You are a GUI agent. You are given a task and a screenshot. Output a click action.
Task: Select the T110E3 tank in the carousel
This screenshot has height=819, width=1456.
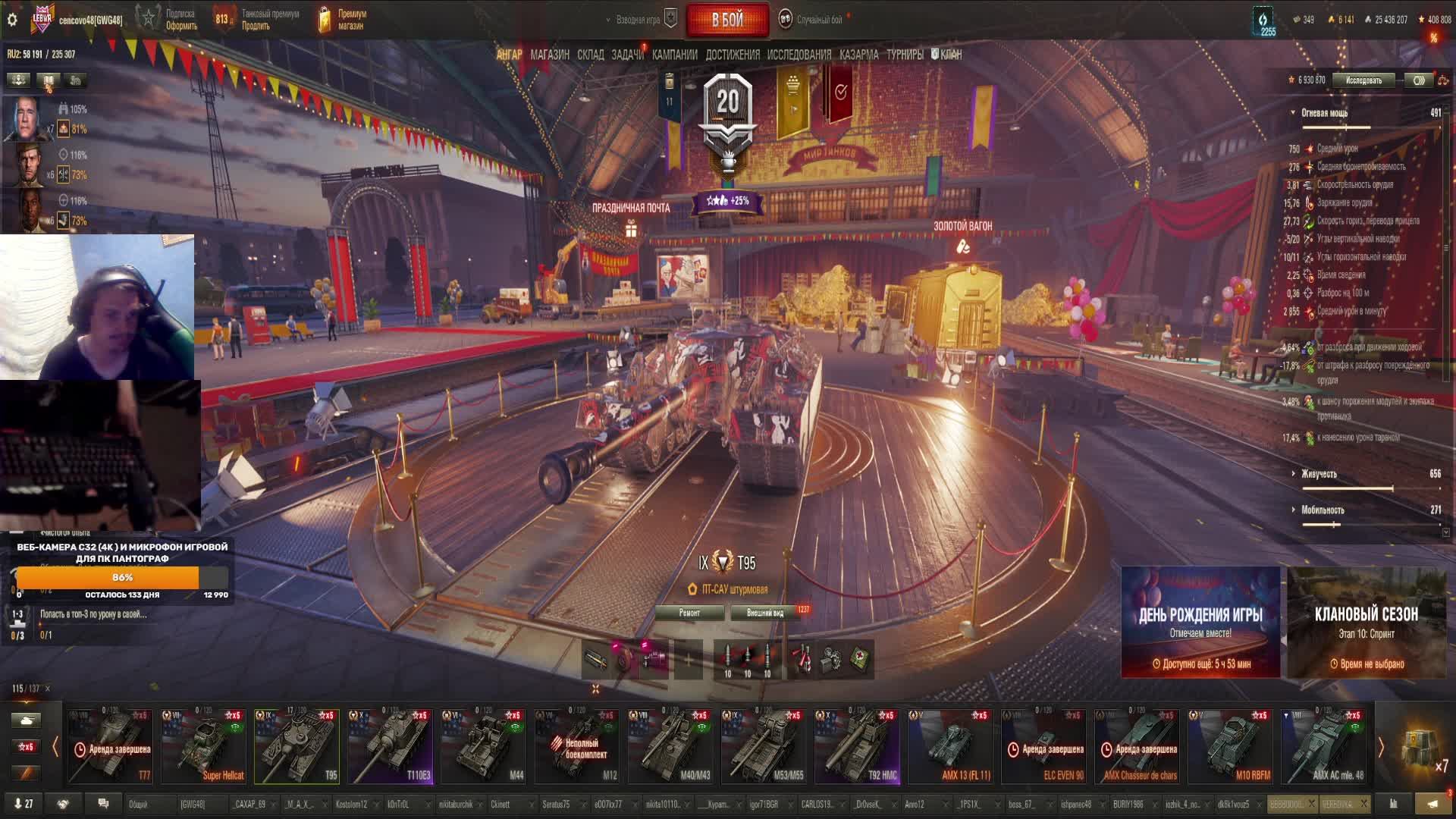tap(390, 745)
